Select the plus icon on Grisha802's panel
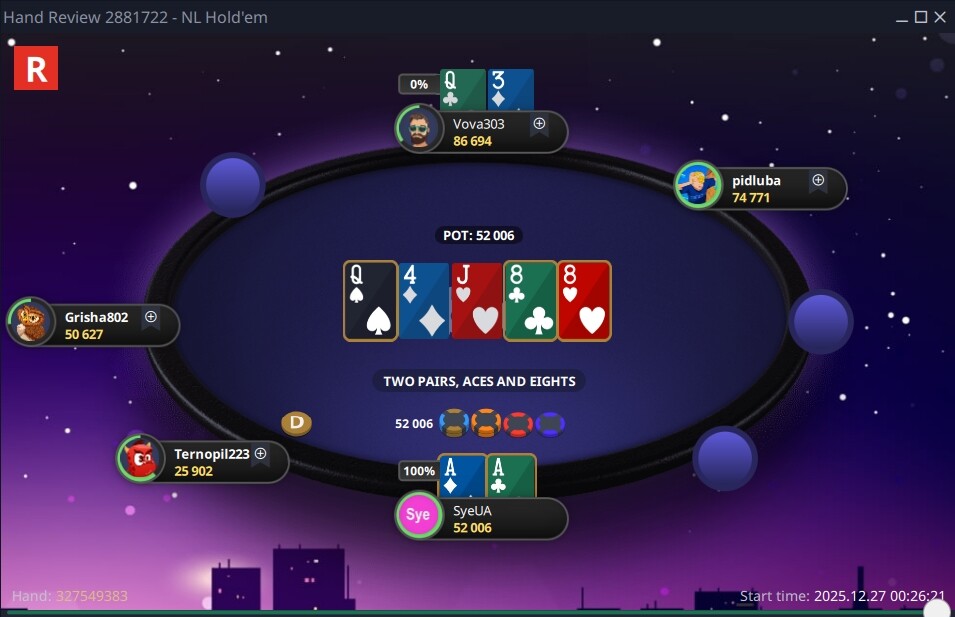955x617 pixels. pyautogui.click(x=151, y=317)
